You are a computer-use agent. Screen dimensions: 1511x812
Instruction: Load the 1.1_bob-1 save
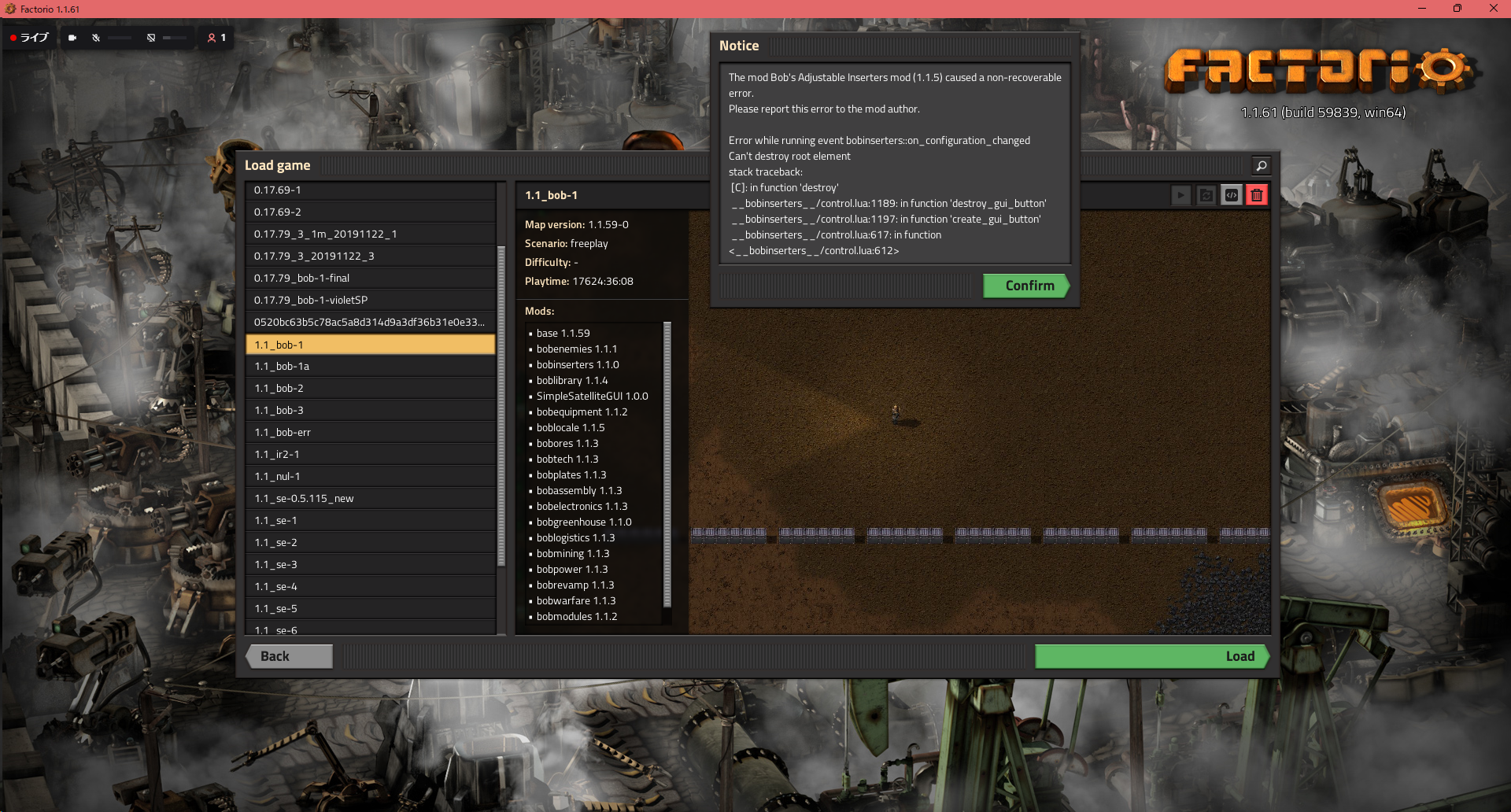point(1151,655)
